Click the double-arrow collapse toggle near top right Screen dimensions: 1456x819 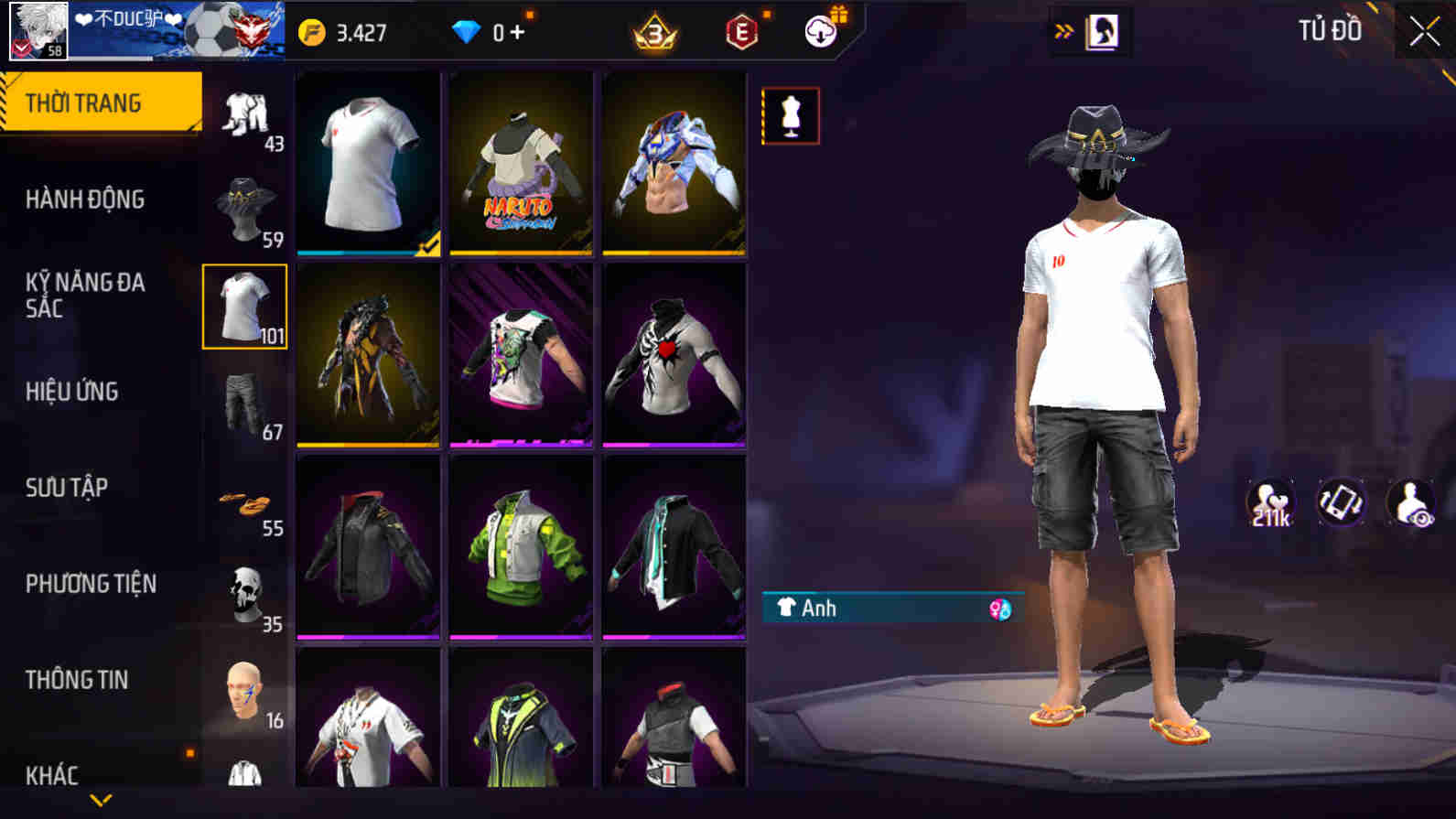click(1062, 28)
